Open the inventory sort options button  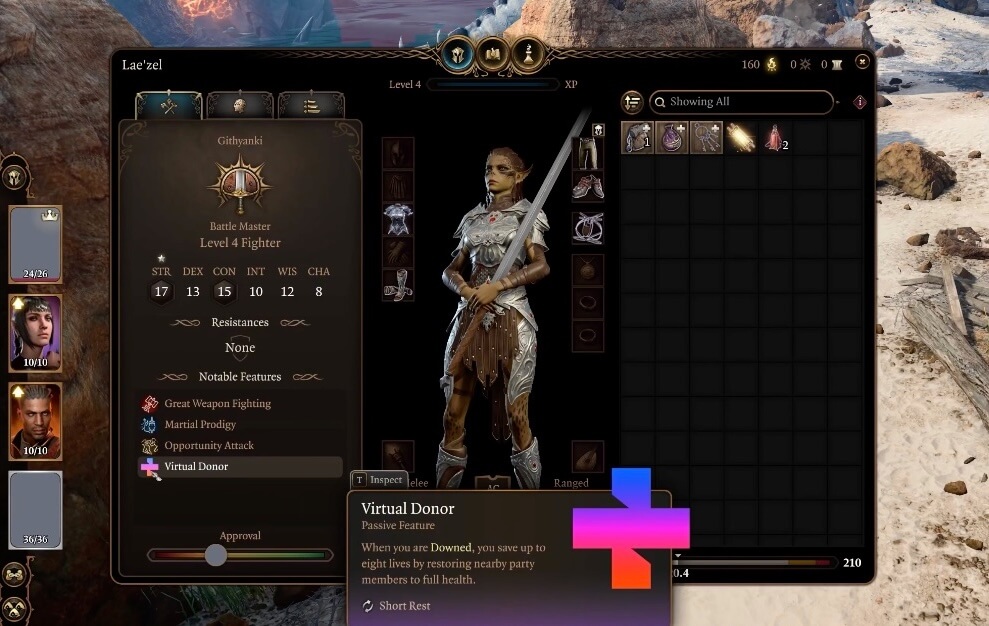(x=632, y=102)
